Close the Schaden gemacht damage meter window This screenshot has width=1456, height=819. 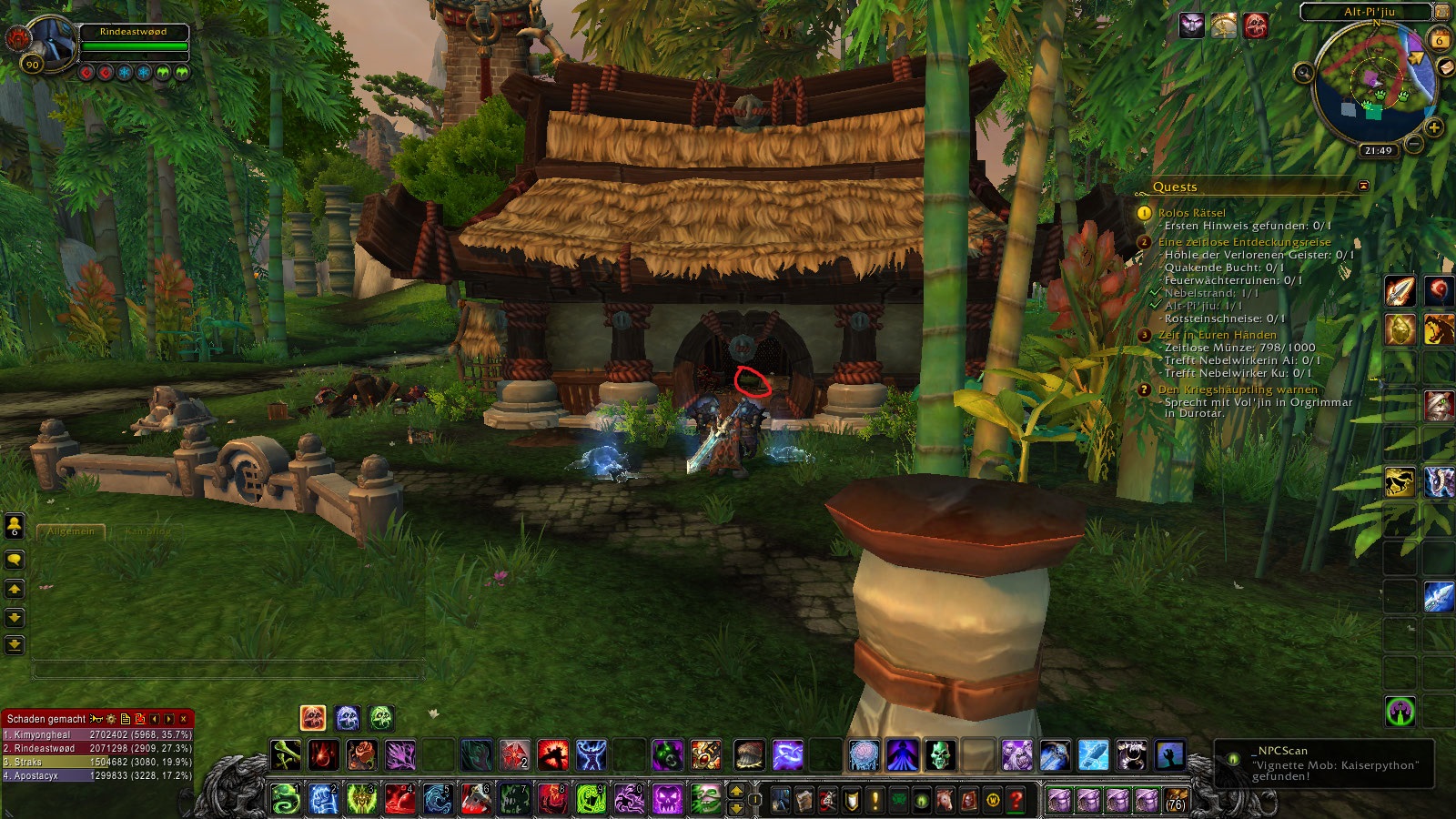coord(184,719)
